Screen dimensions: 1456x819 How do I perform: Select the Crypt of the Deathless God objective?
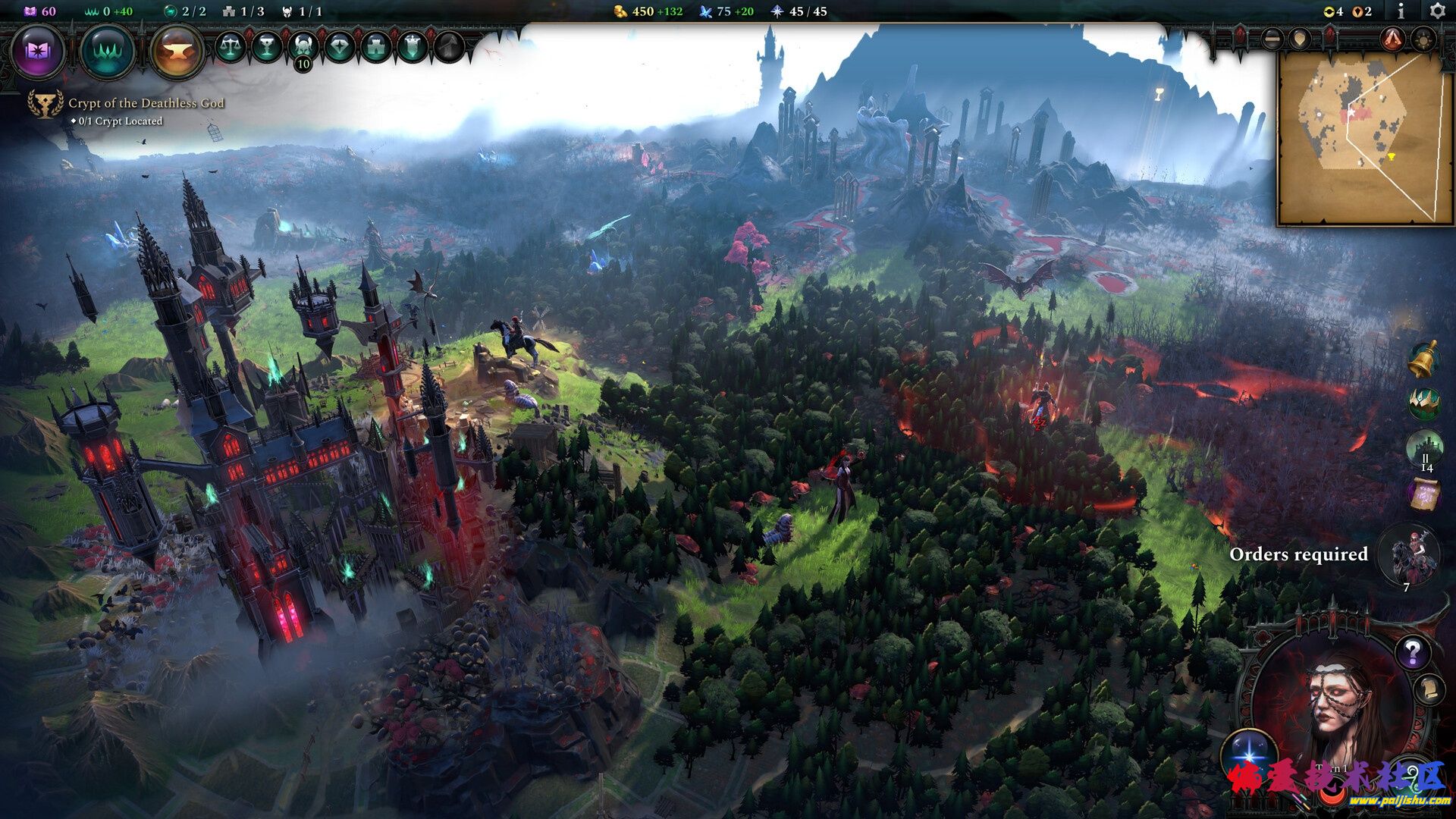pyautogui.click(x=146, y=103)
